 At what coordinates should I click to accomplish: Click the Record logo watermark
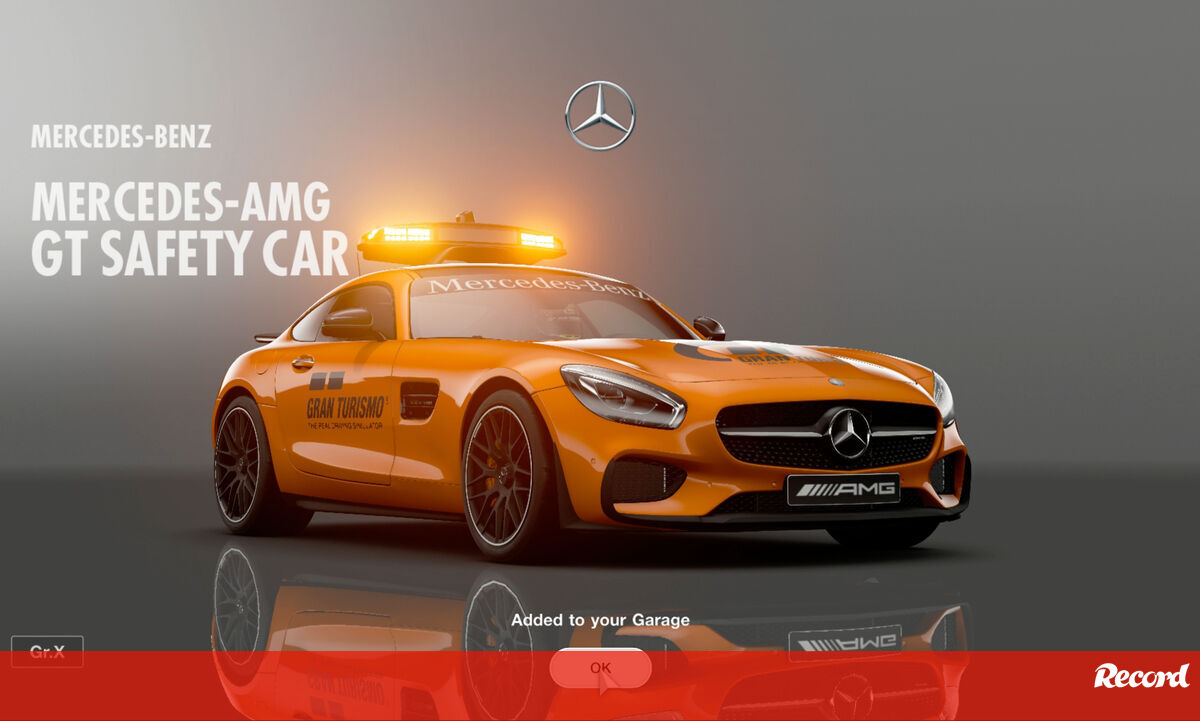[1141, 676]
